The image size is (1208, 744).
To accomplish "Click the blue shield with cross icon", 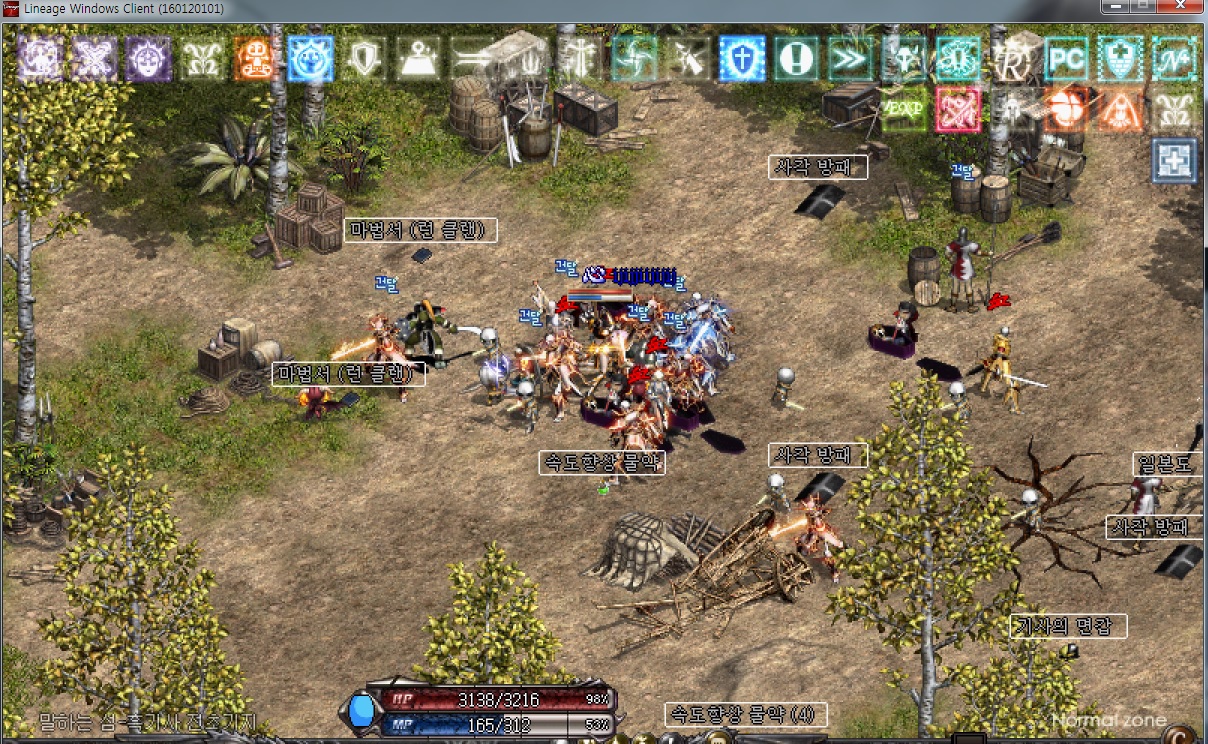I will point(742,59).
